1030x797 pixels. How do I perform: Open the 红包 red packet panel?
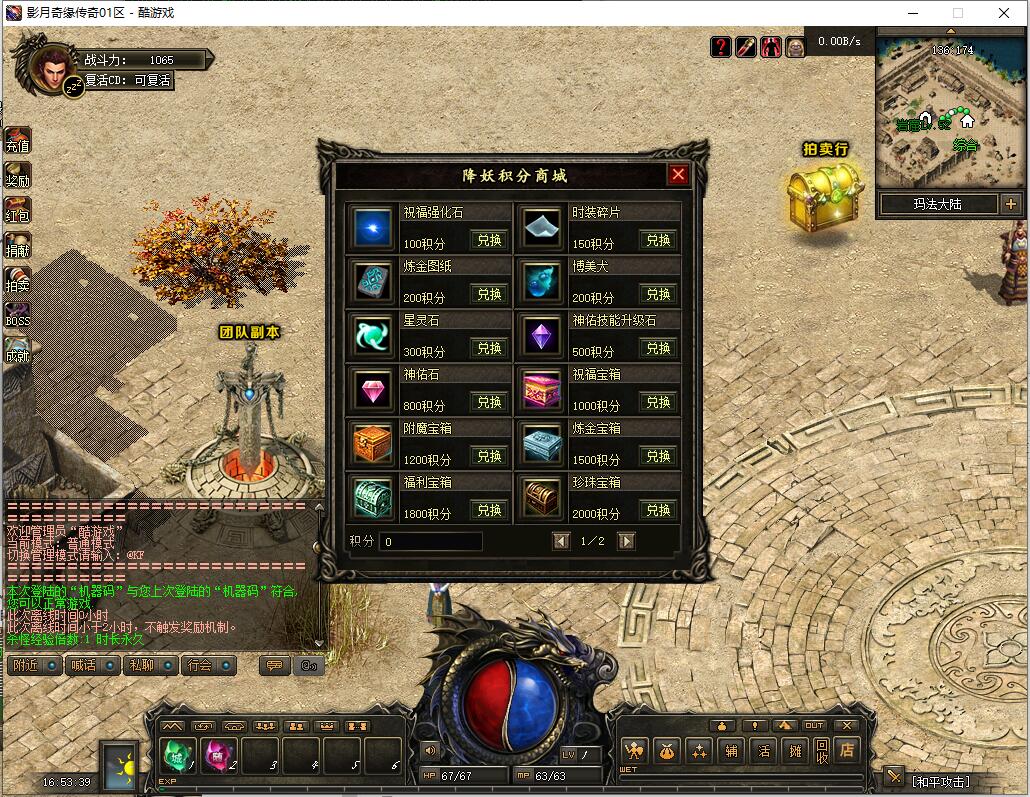click(18, 211)
